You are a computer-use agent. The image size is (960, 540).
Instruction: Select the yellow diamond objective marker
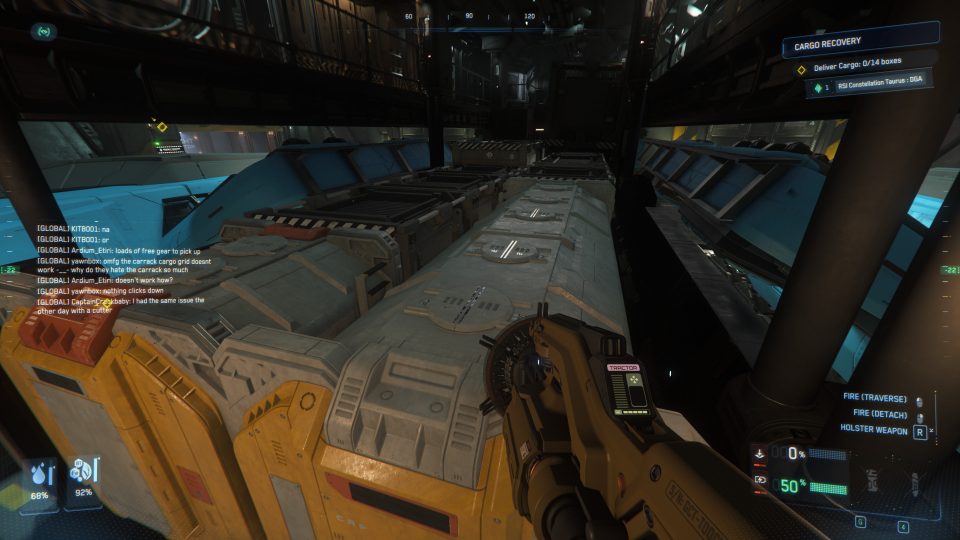tap(162, 127)
